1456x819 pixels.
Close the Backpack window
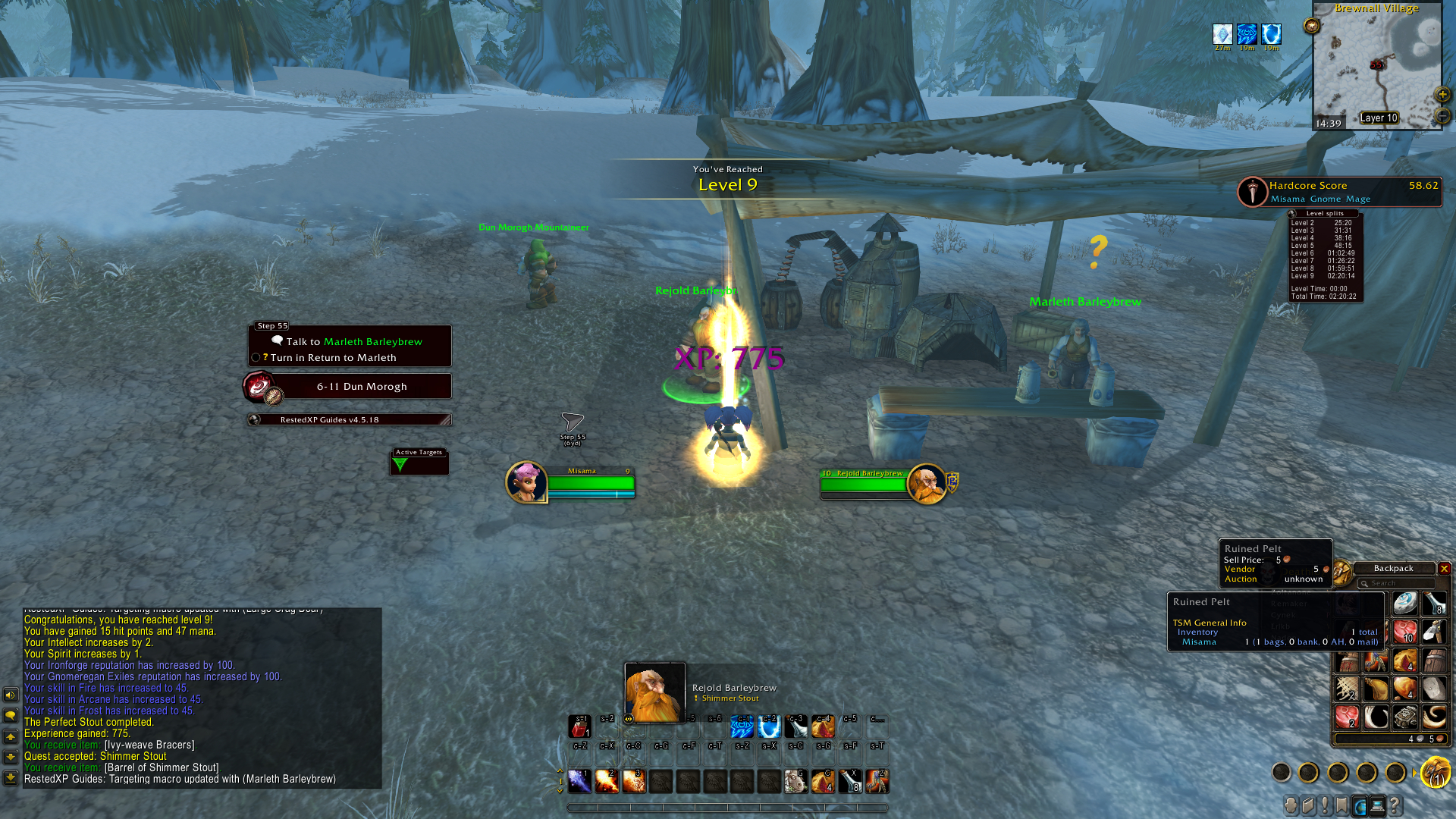[1444, 569]
